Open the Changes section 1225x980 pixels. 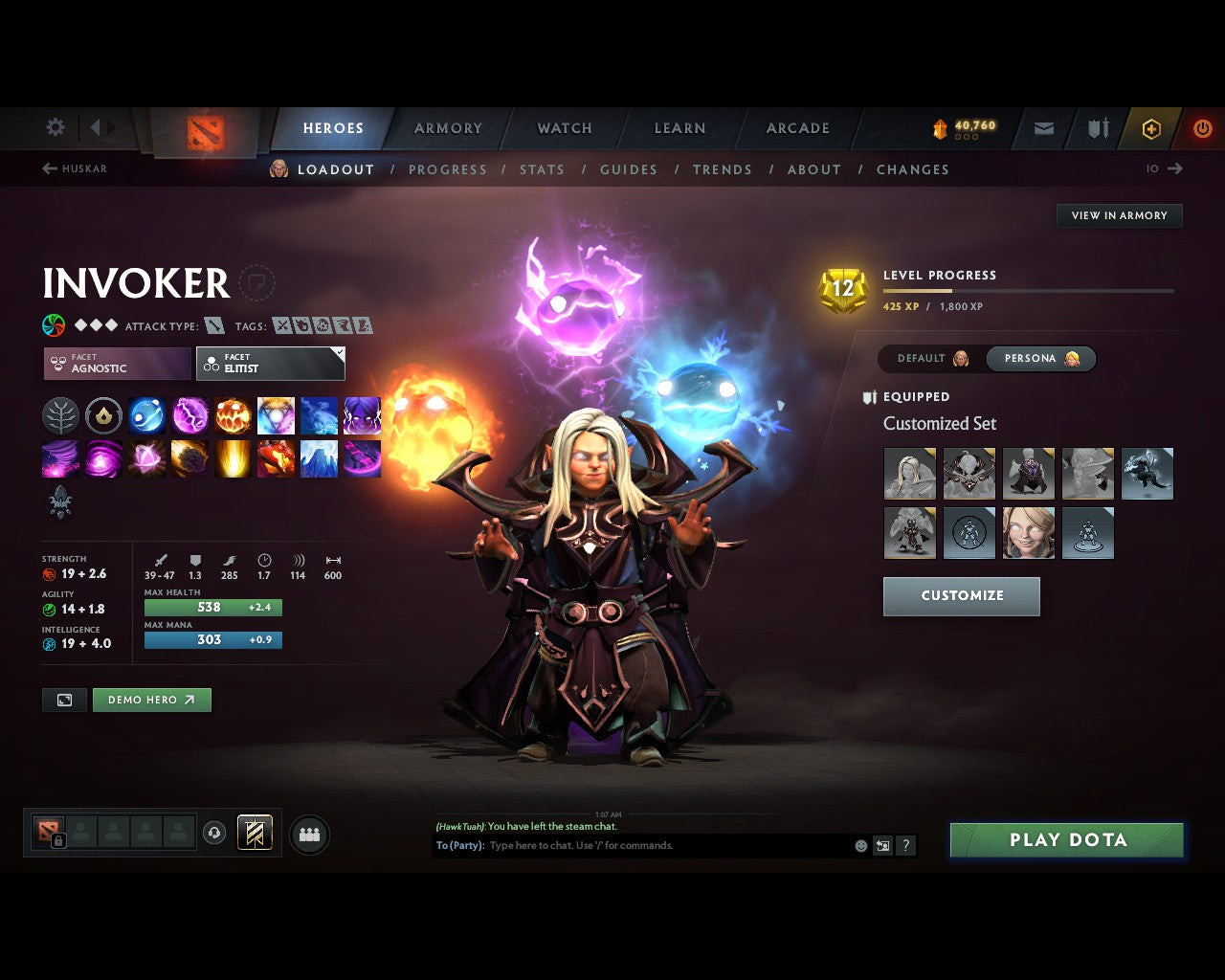[912, 169]
